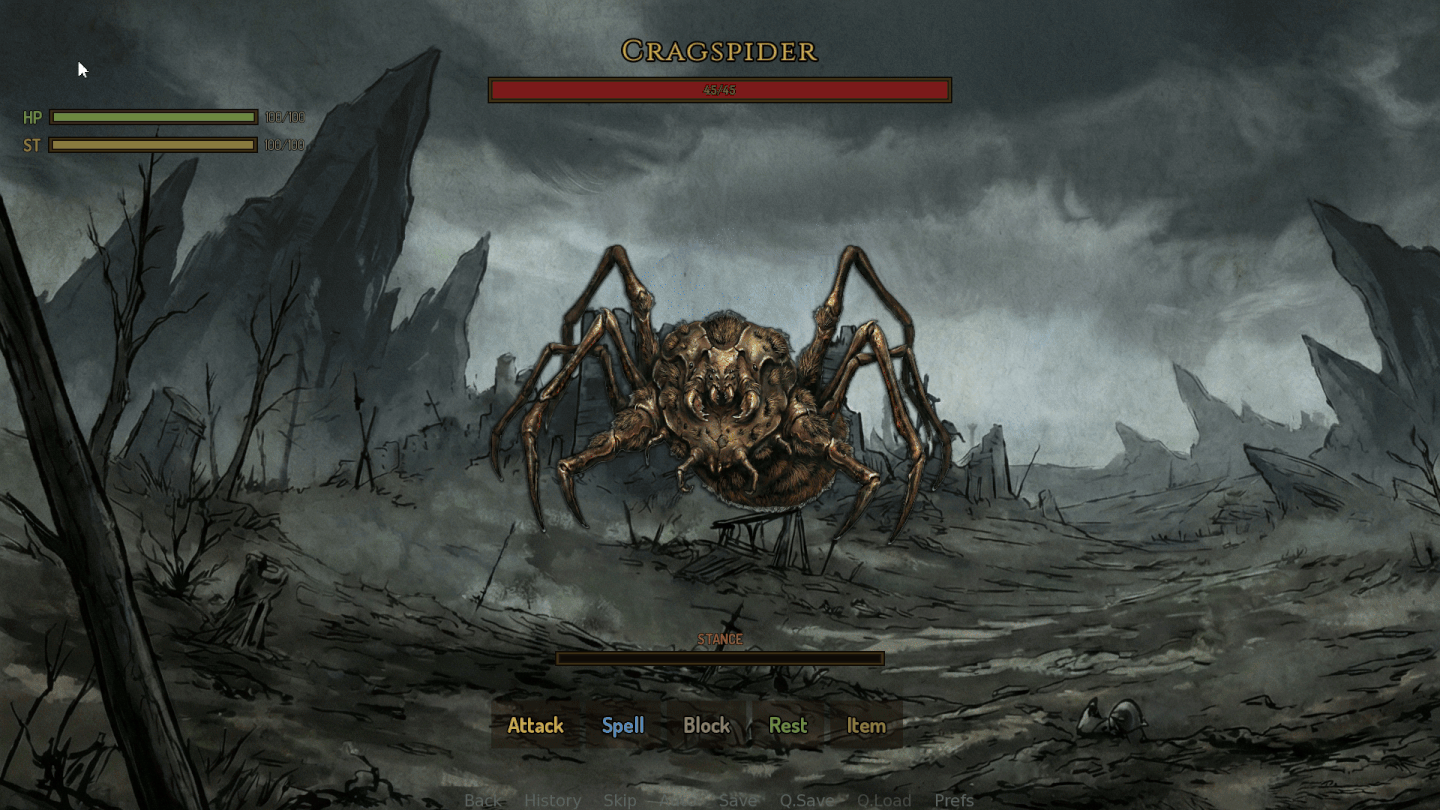Image resolution: width=1440 pixels, height=810 pixels.
Task: Perform a Q.Save quick save
Action: click(807, 800)
